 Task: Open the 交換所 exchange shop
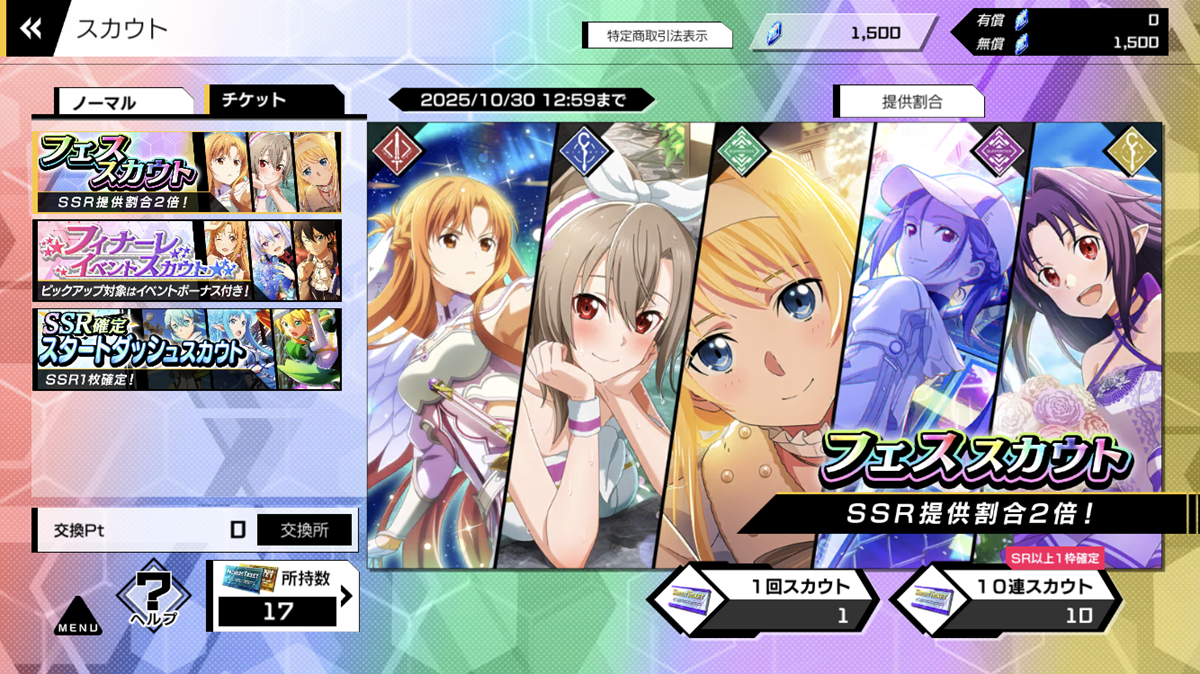point(305,529)
